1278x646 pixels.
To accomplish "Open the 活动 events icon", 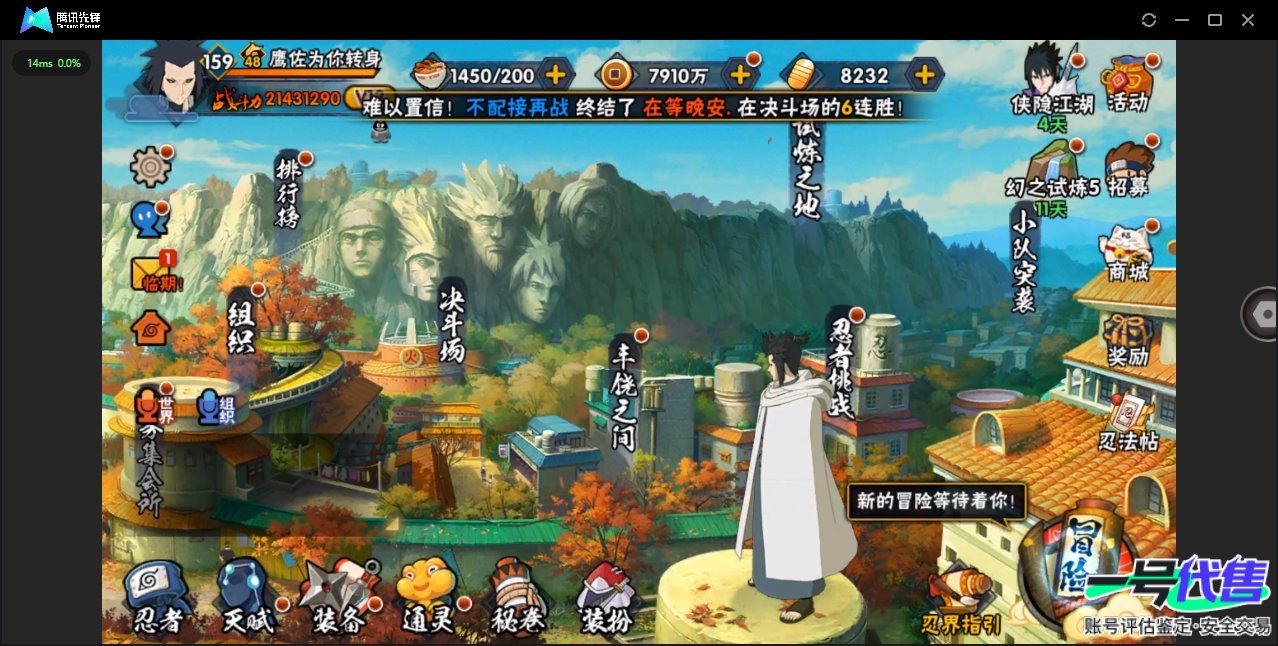I will coord(1127,84).
